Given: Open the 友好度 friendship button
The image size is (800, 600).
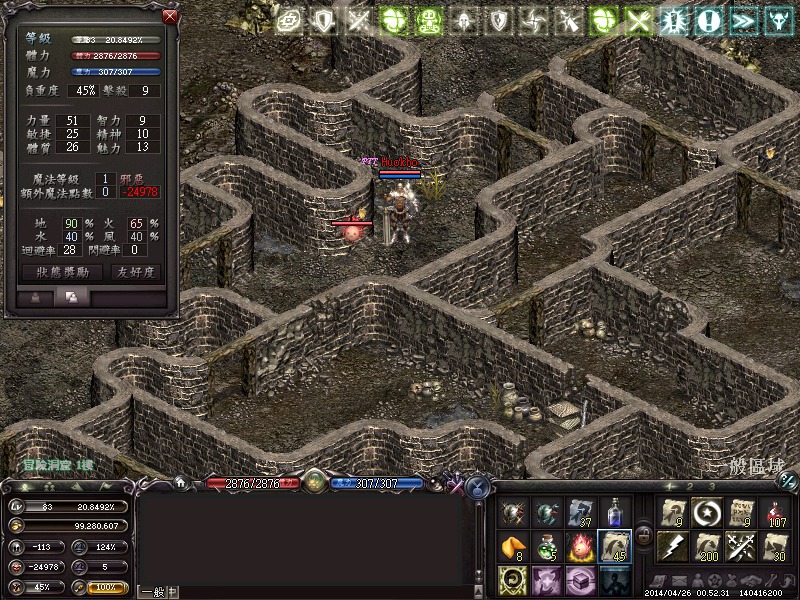Looking at the screenshot, I should [137, 272].
